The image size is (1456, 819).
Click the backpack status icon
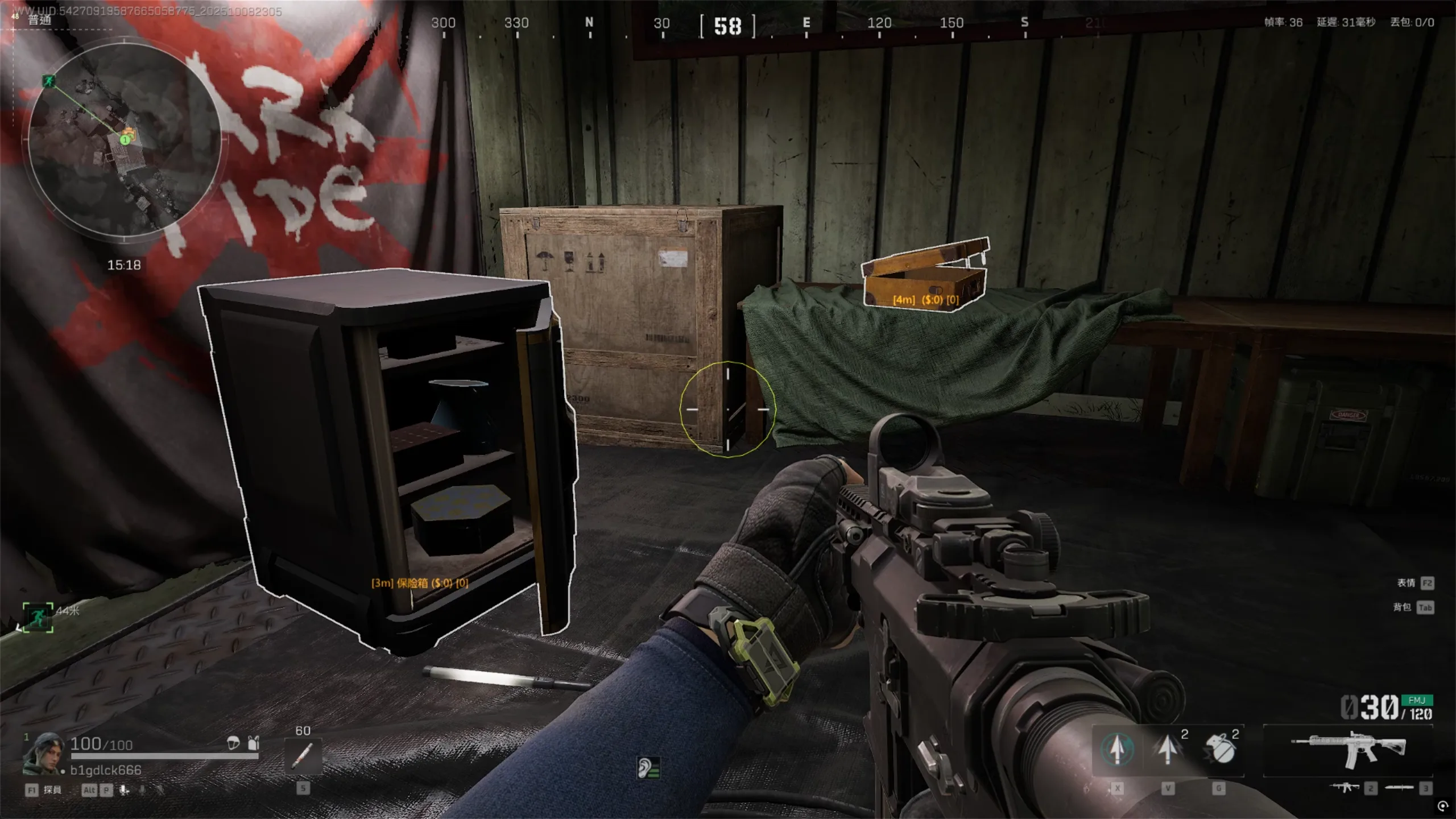tap(254, 743)
